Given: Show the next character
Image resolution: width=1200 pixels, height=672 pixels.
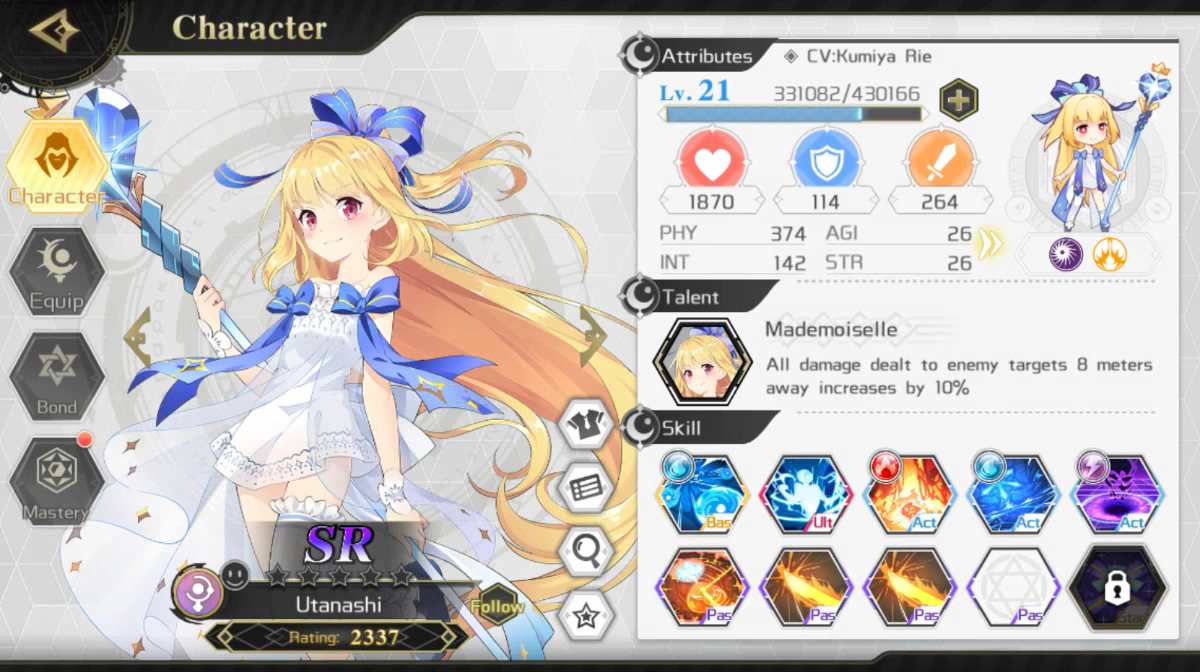Looking at the screenshot, I should click(x=592, y=337).
